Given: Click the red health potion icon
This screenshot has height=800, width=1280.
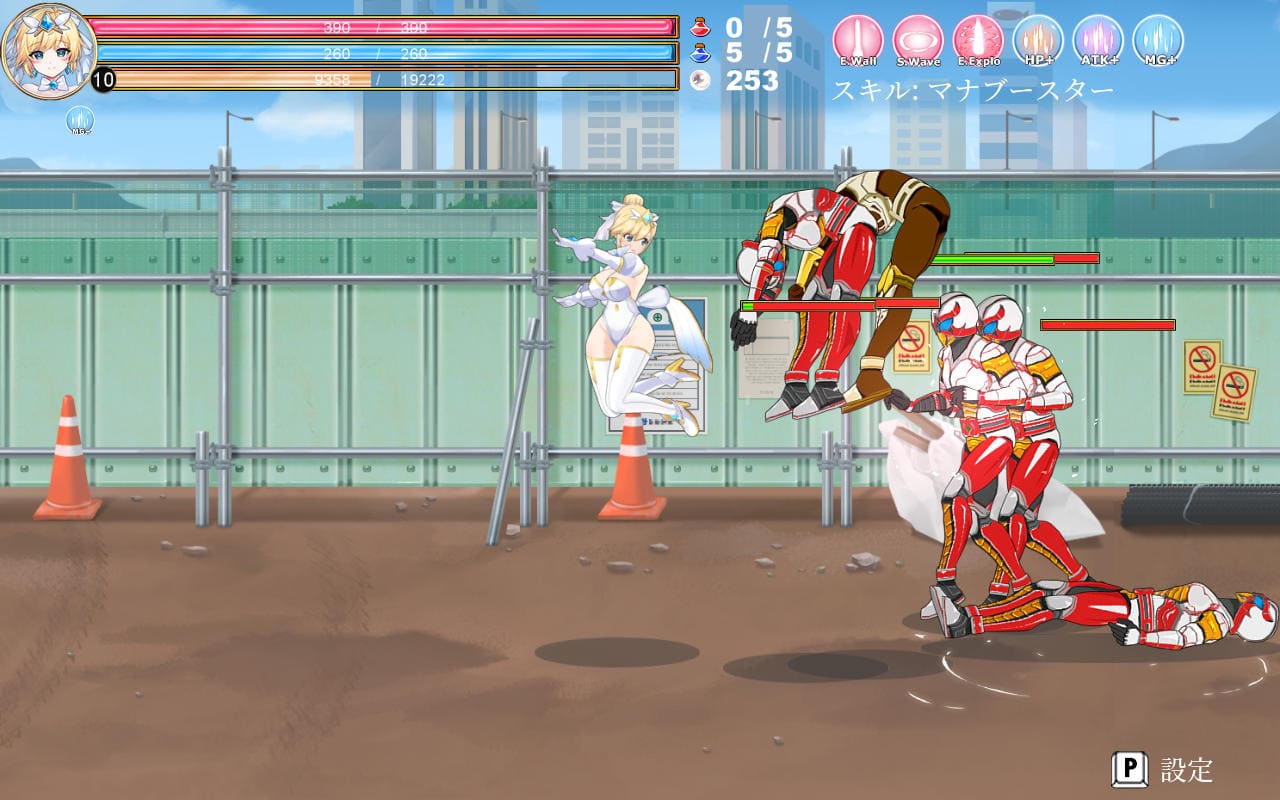Looking at the screenshot, I should 701,27.
